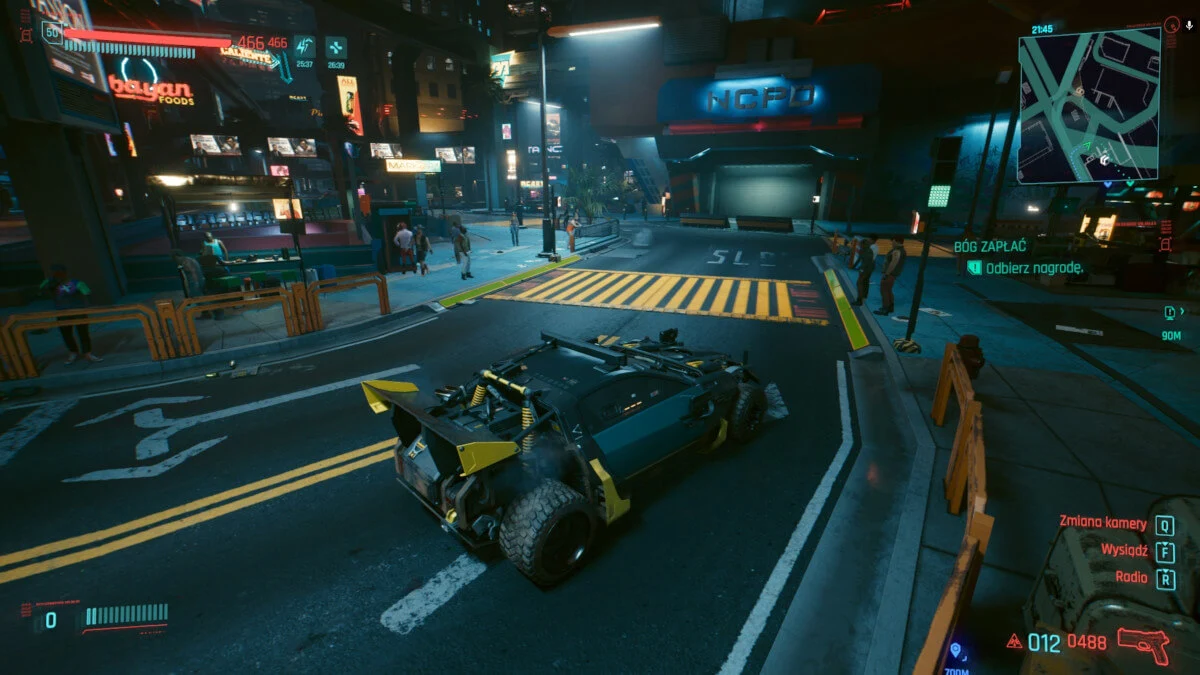Click the four-arrow status effect icon
This screenshot has height=675, width=1200.
point(336,46)
